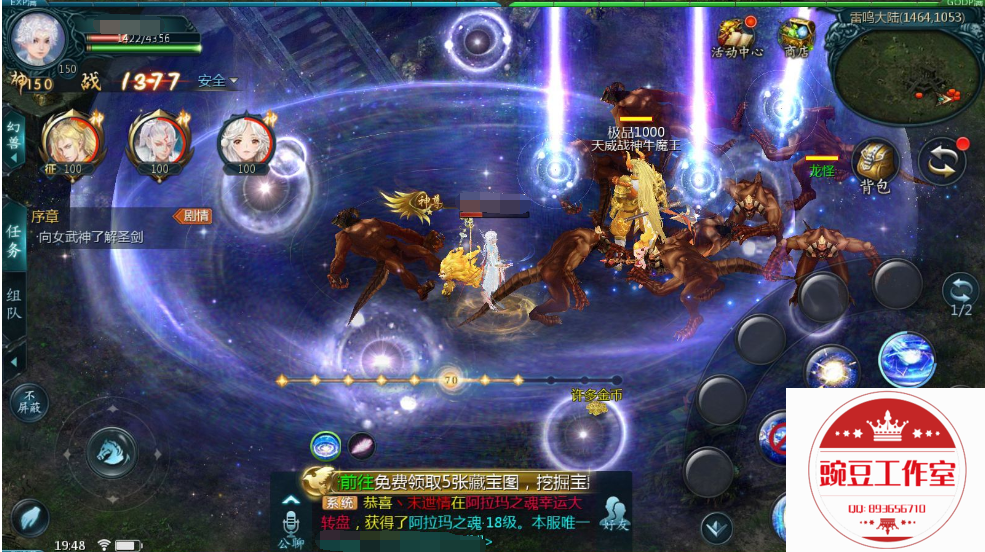Toggle the 不屏蔽 display filter button
Image resolution: width=985 pixels, height=552 pixels.
(x=29, y=401)
